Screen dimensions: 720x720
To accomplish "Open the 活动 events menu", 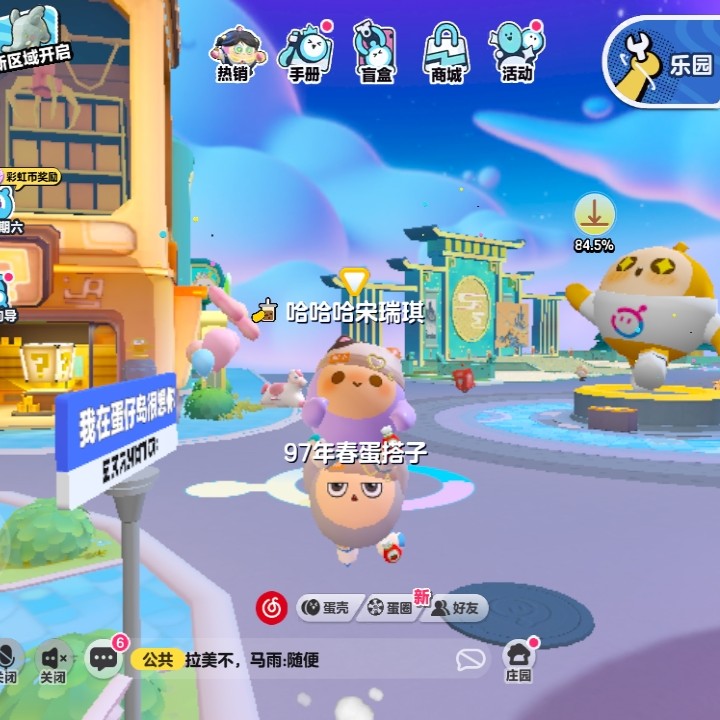I will (x=517, y=52).
